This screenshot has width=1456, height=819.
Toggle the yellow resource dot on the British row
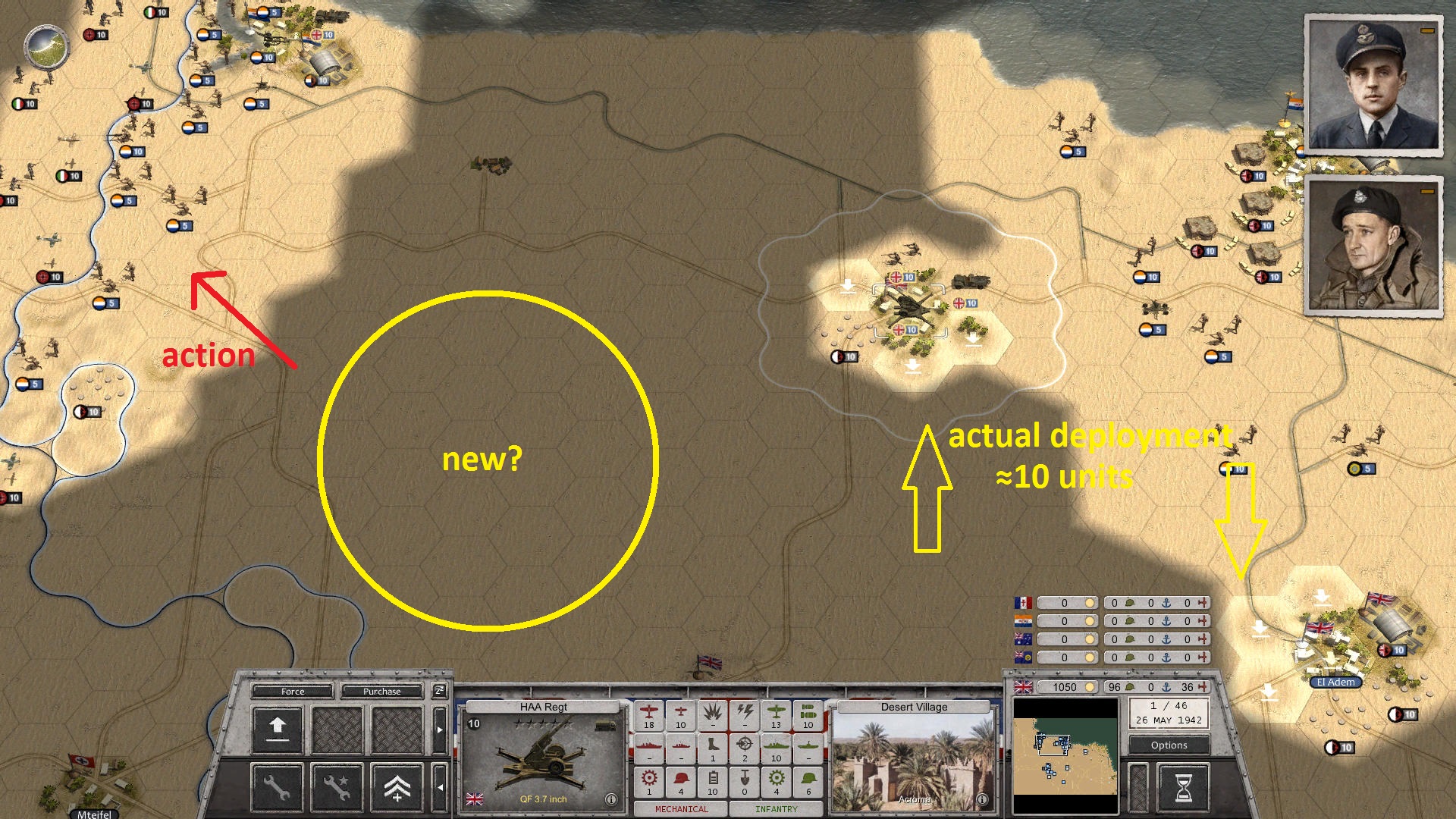1091,688
